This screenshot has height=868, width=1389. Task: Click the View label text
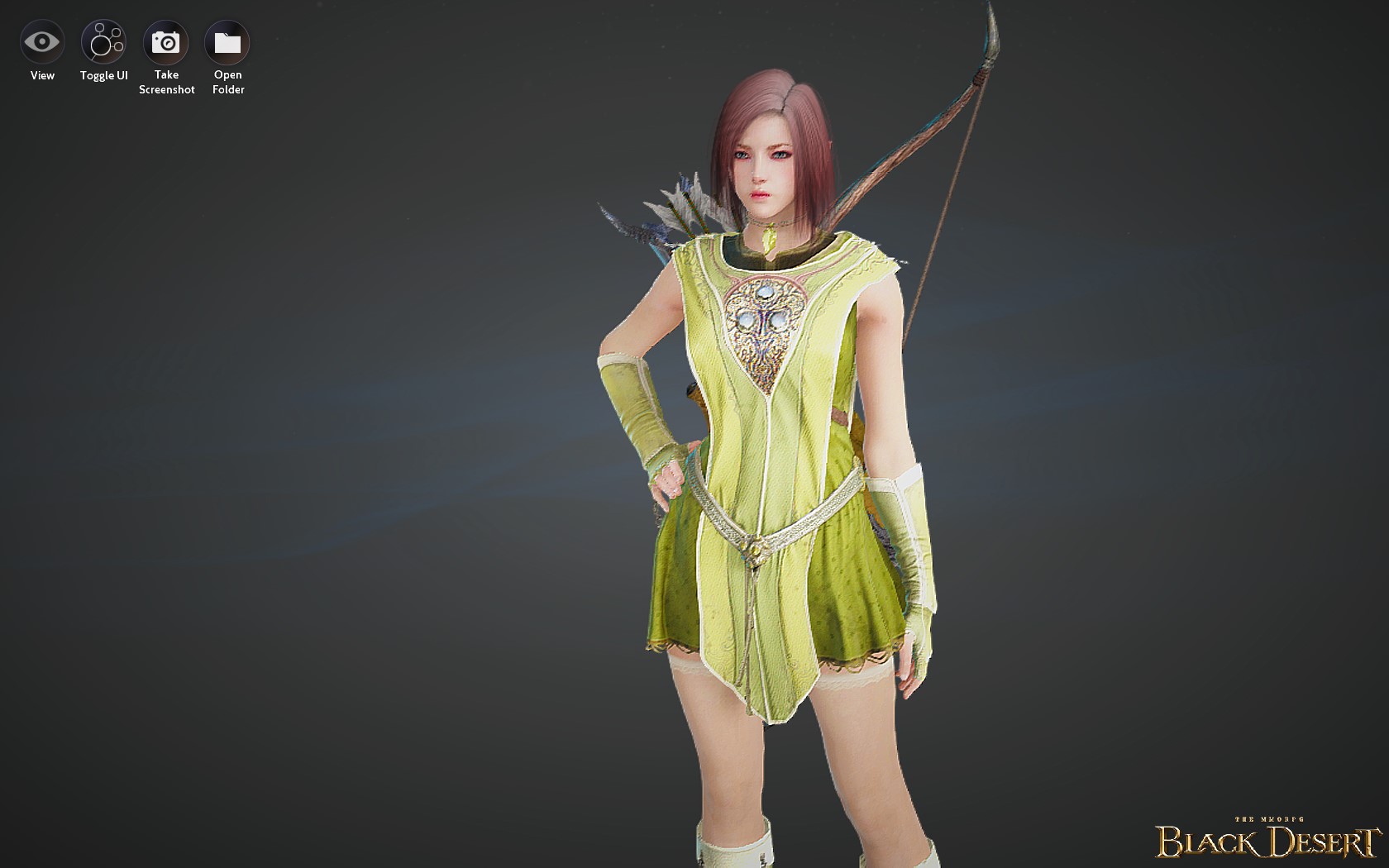tap(41, 74)
